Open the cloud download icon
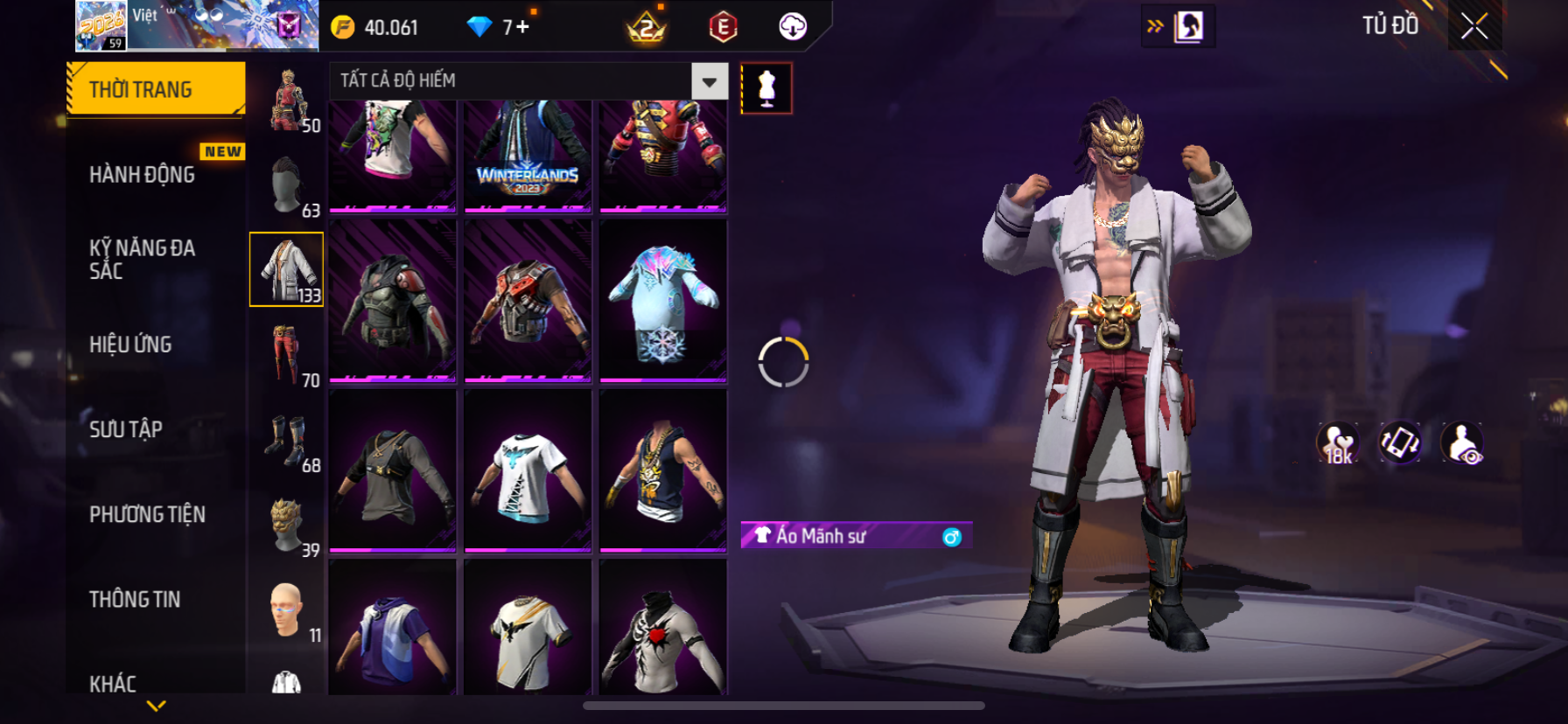 793,27
